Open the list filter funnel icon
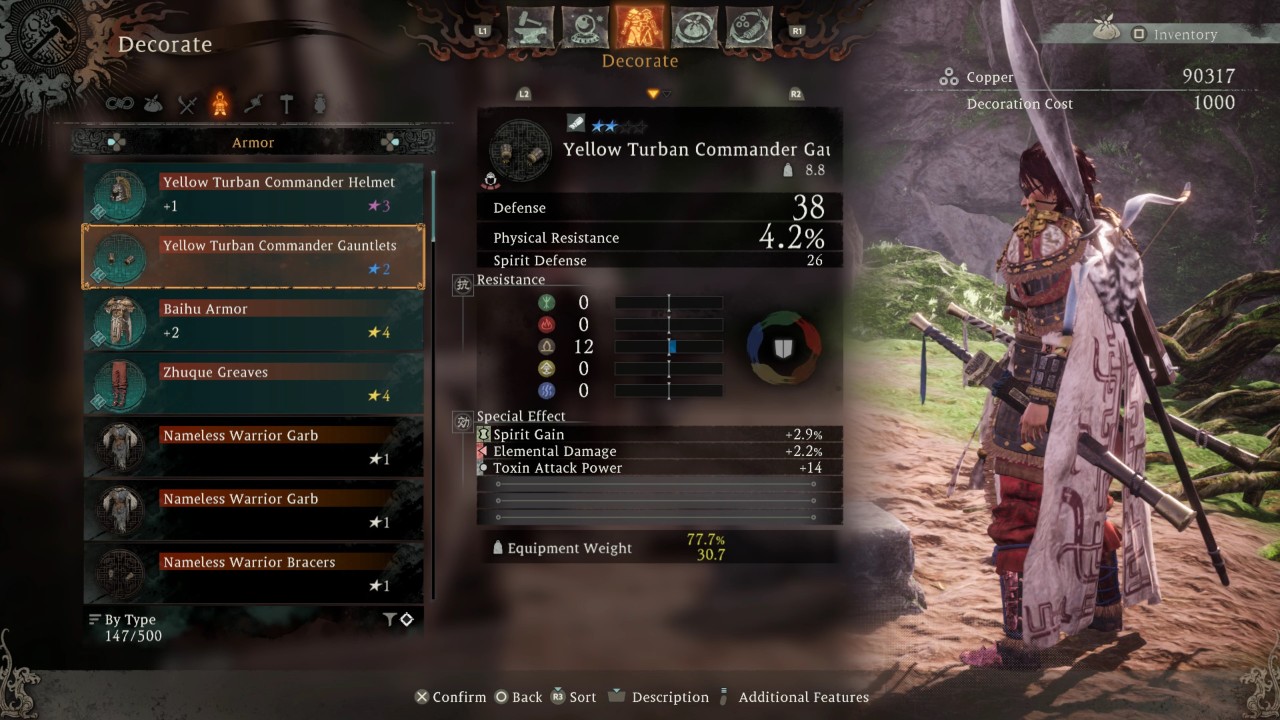The image size is (1280, 720). [390, 620]
